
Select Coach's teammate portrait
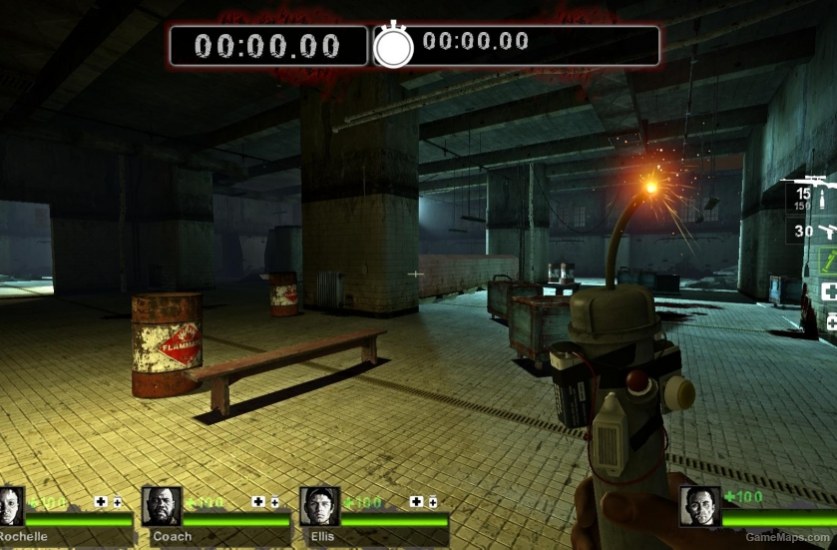tap(161, 506)
